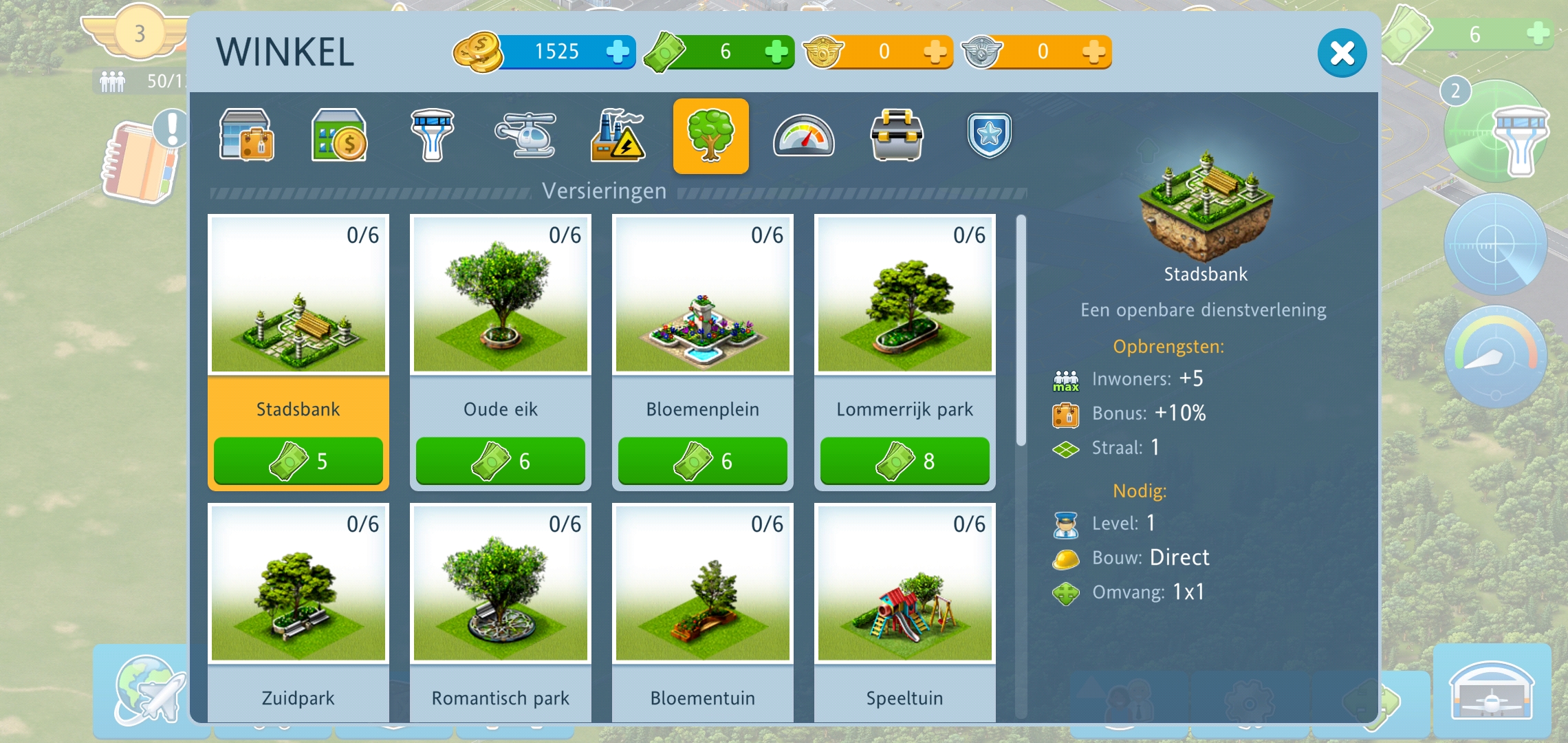Switch to the control tower tab

tap(432, 136)
